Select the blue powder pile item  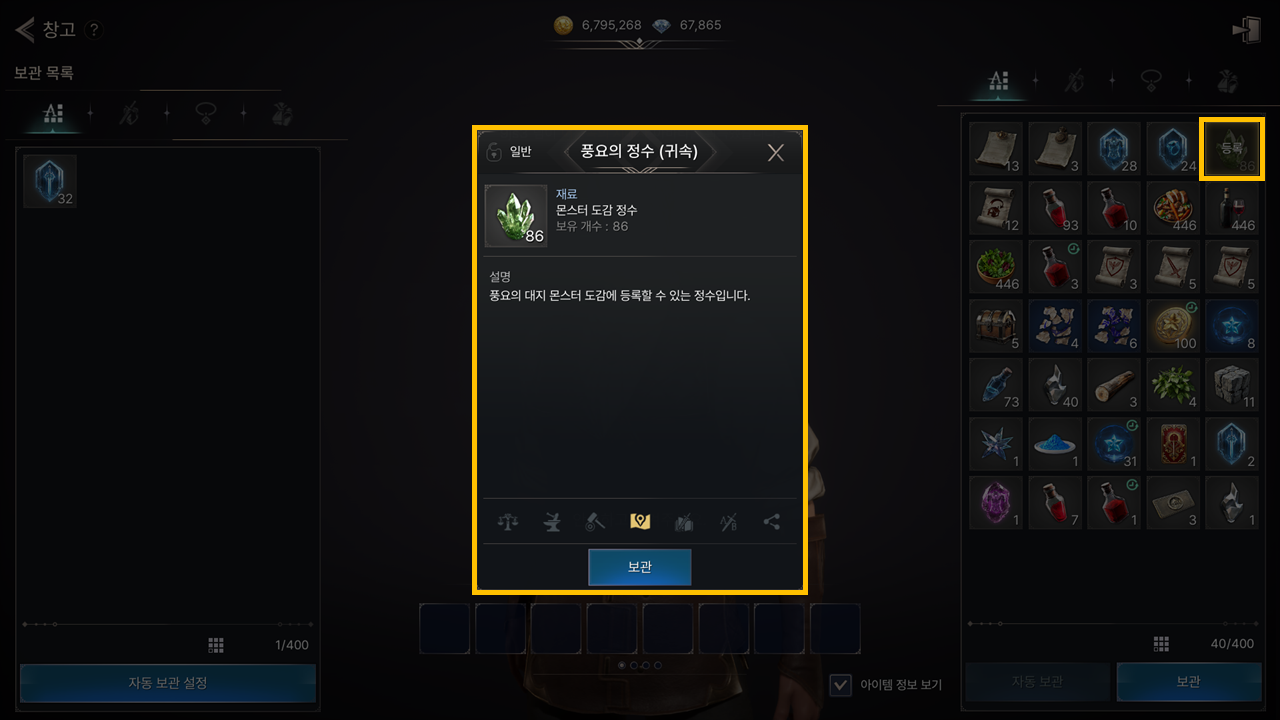click(1055, 444)
